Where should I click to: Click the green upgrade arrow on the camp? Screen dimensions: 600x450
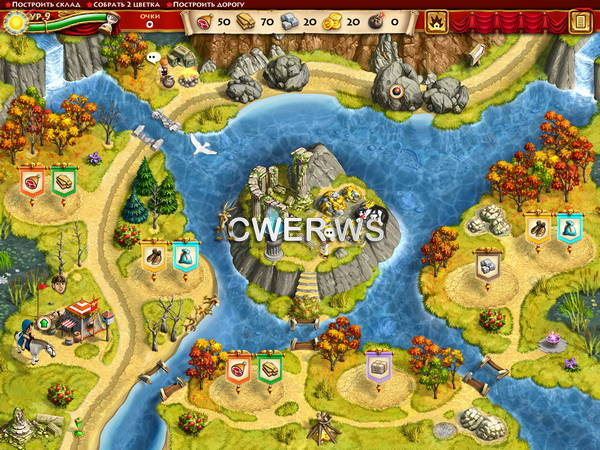[45, 323]
